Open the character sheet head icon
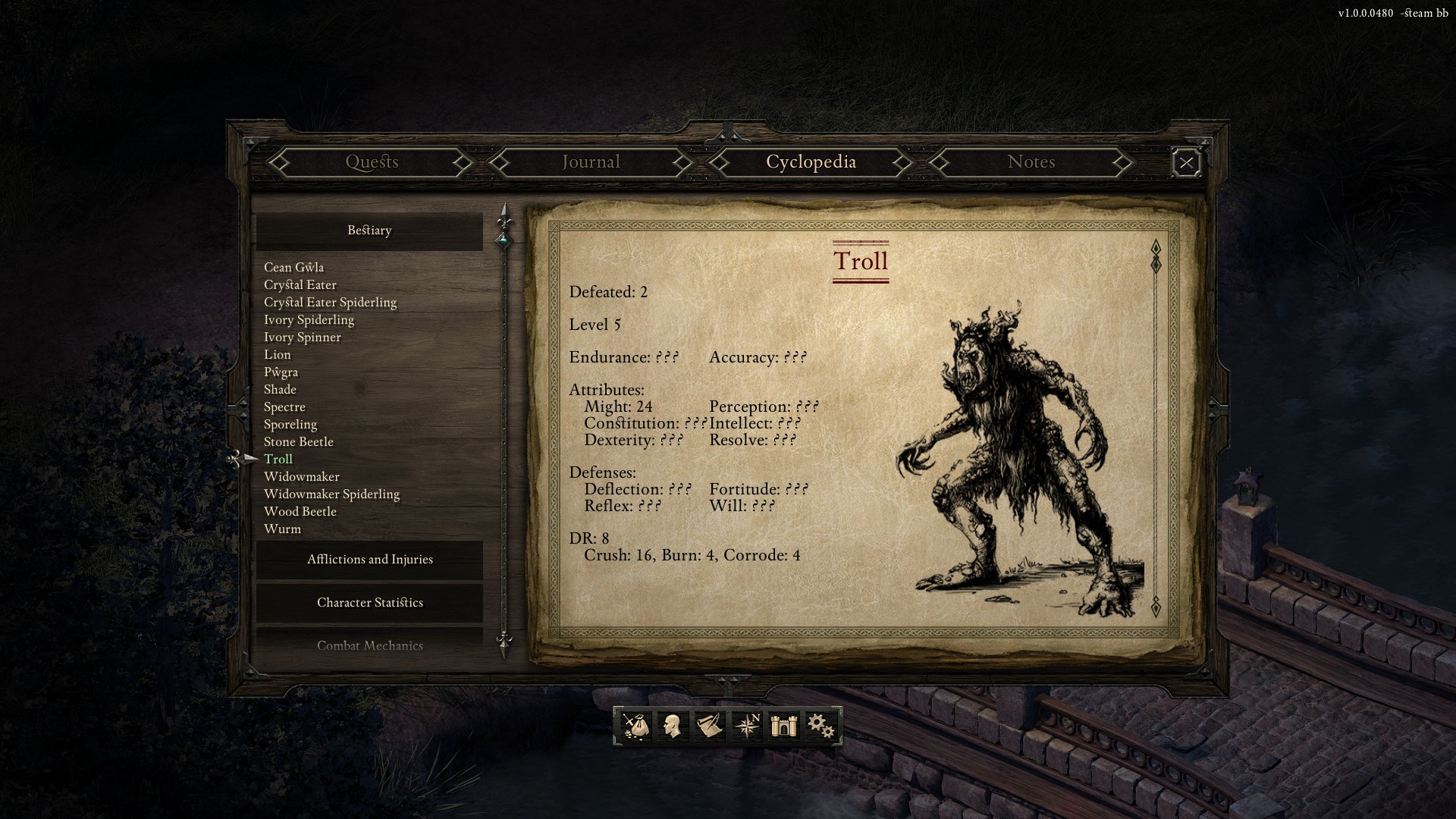The width and height of the screenshot is (1456, 819). 671,726
